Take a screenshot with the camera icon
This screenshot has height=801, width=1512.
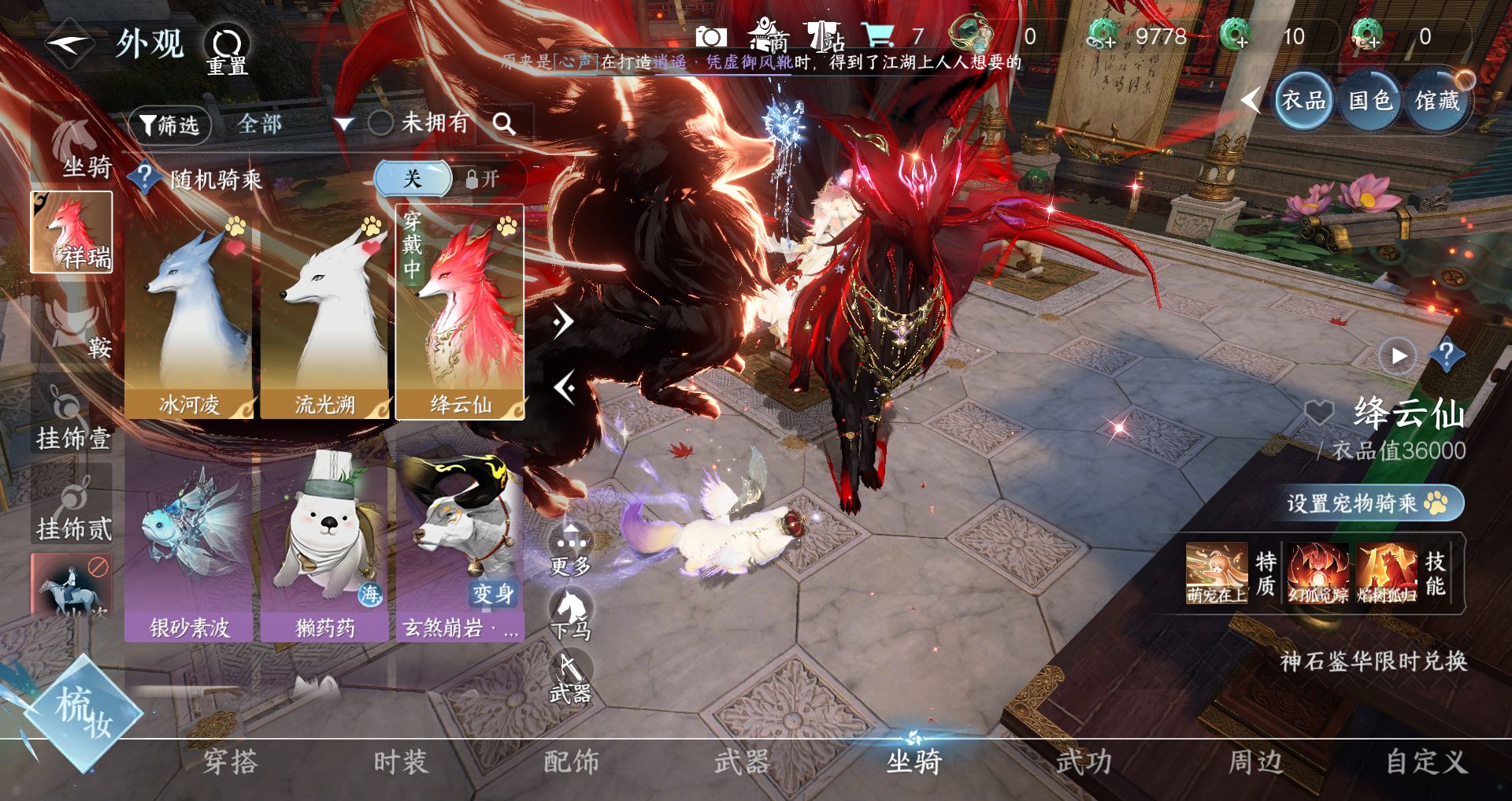click(710, 37)
